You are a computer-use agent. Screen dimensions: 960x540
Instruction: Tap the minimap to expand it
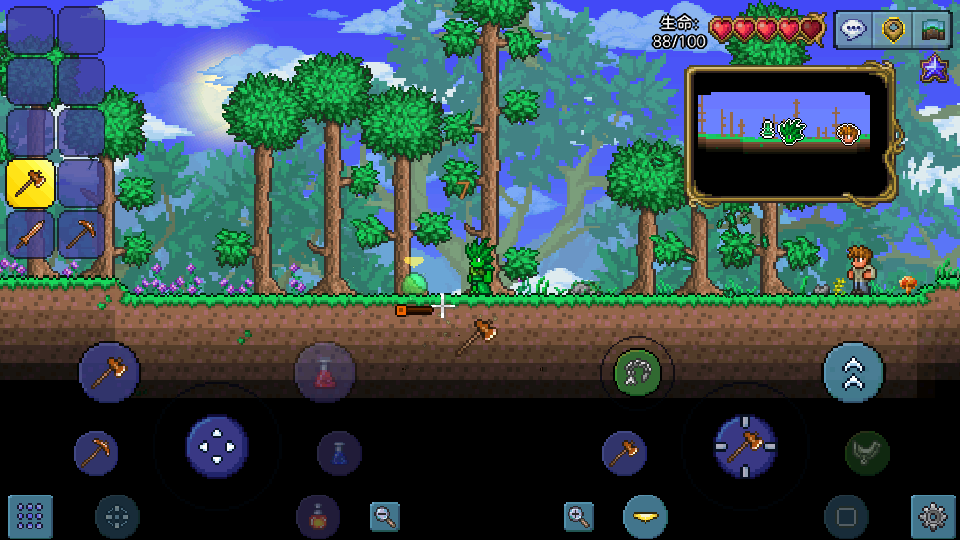789,133
